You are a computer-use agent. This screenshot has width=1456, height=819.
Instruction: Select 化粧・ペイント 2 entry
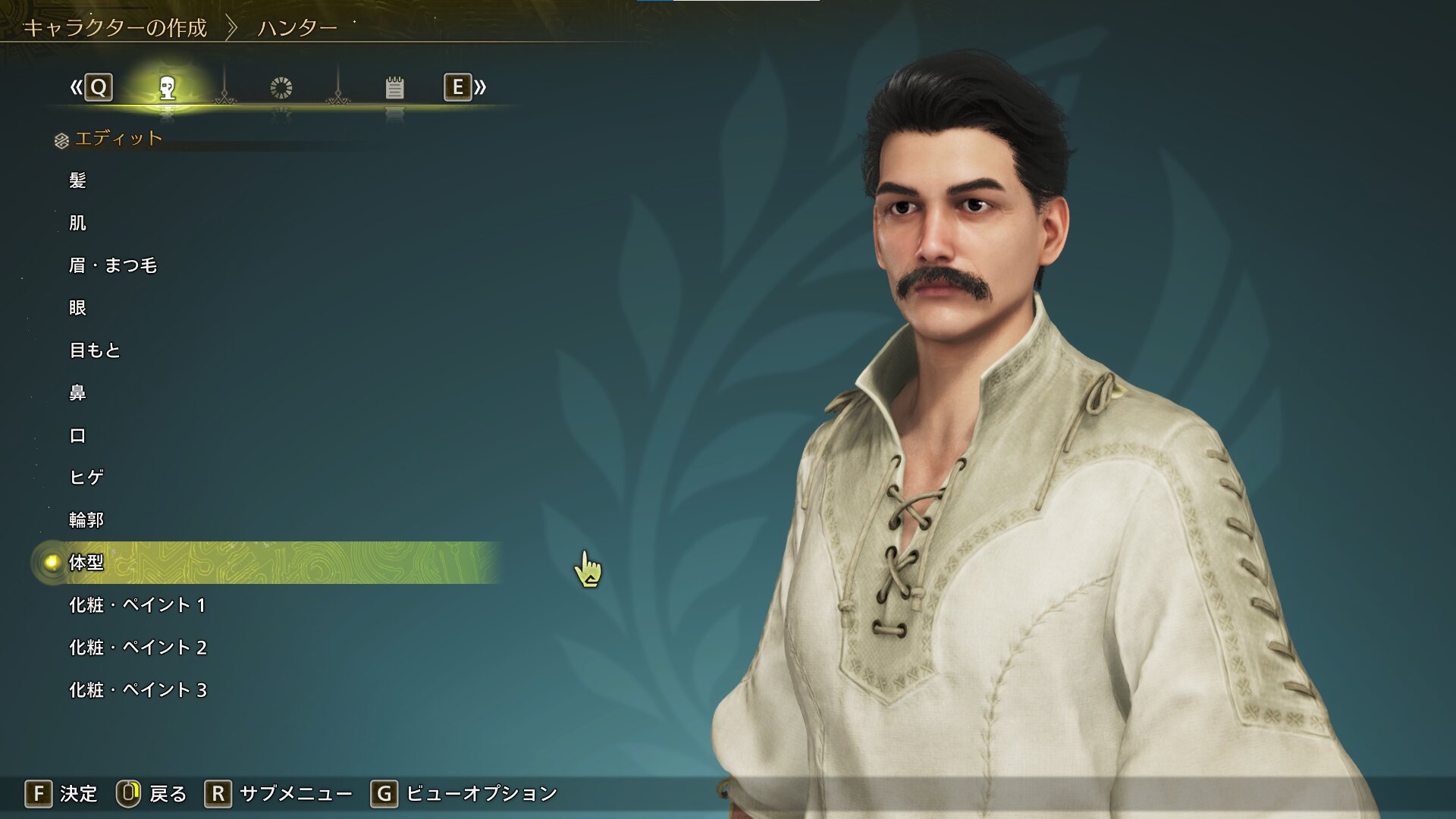pos(137,648)
